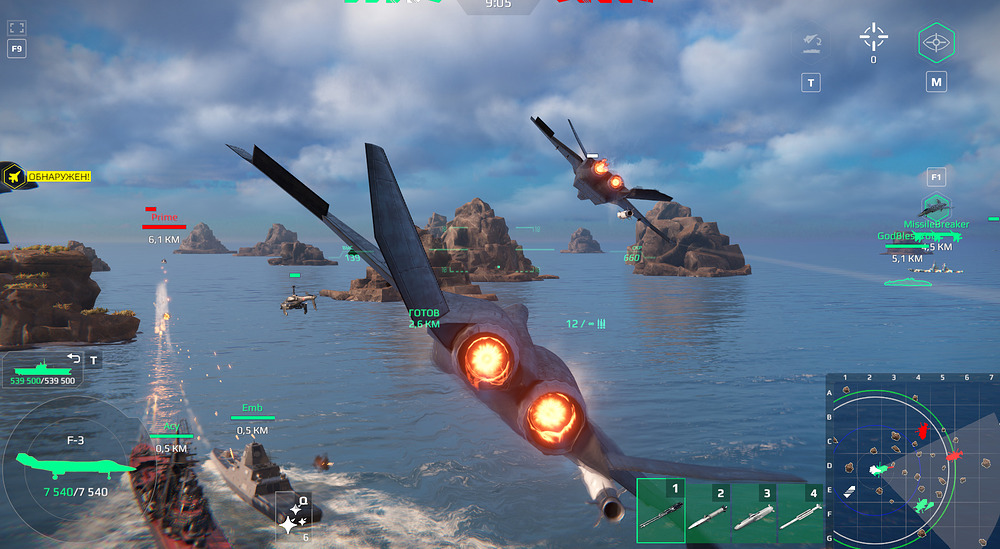Activate the green hexagon eye view icon

click(x=936, y=43)
